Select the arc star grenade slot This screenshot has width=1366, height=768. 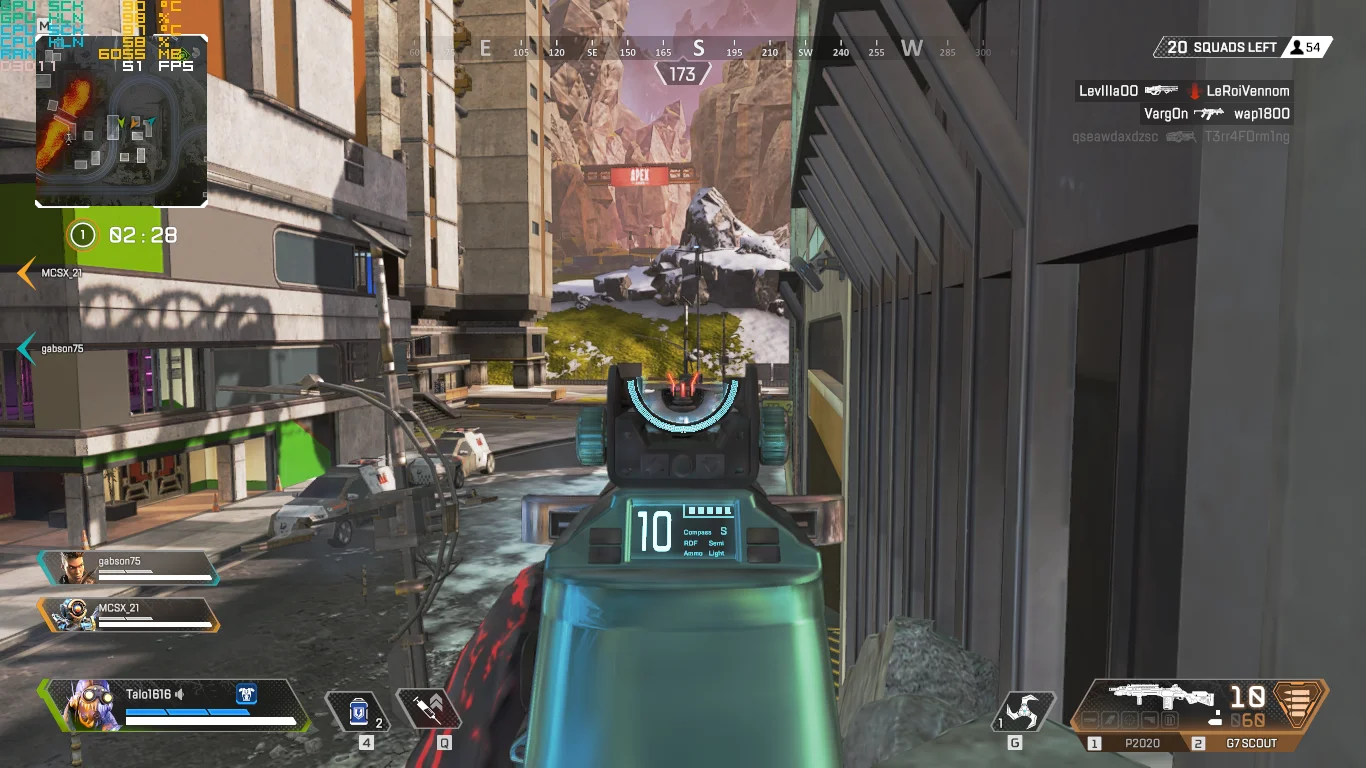tap(1023, 711)
